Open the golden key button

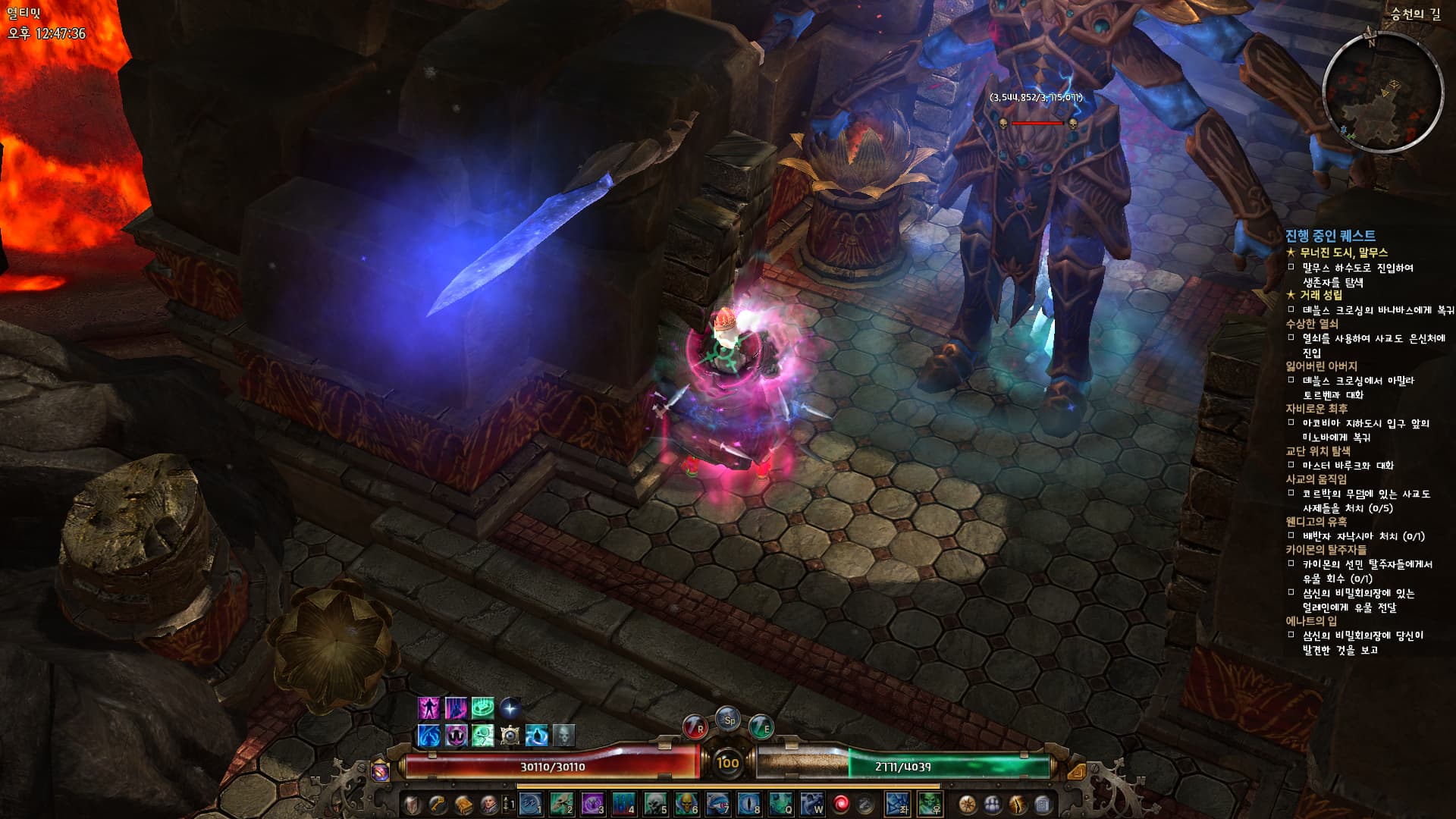click(438, 804)
